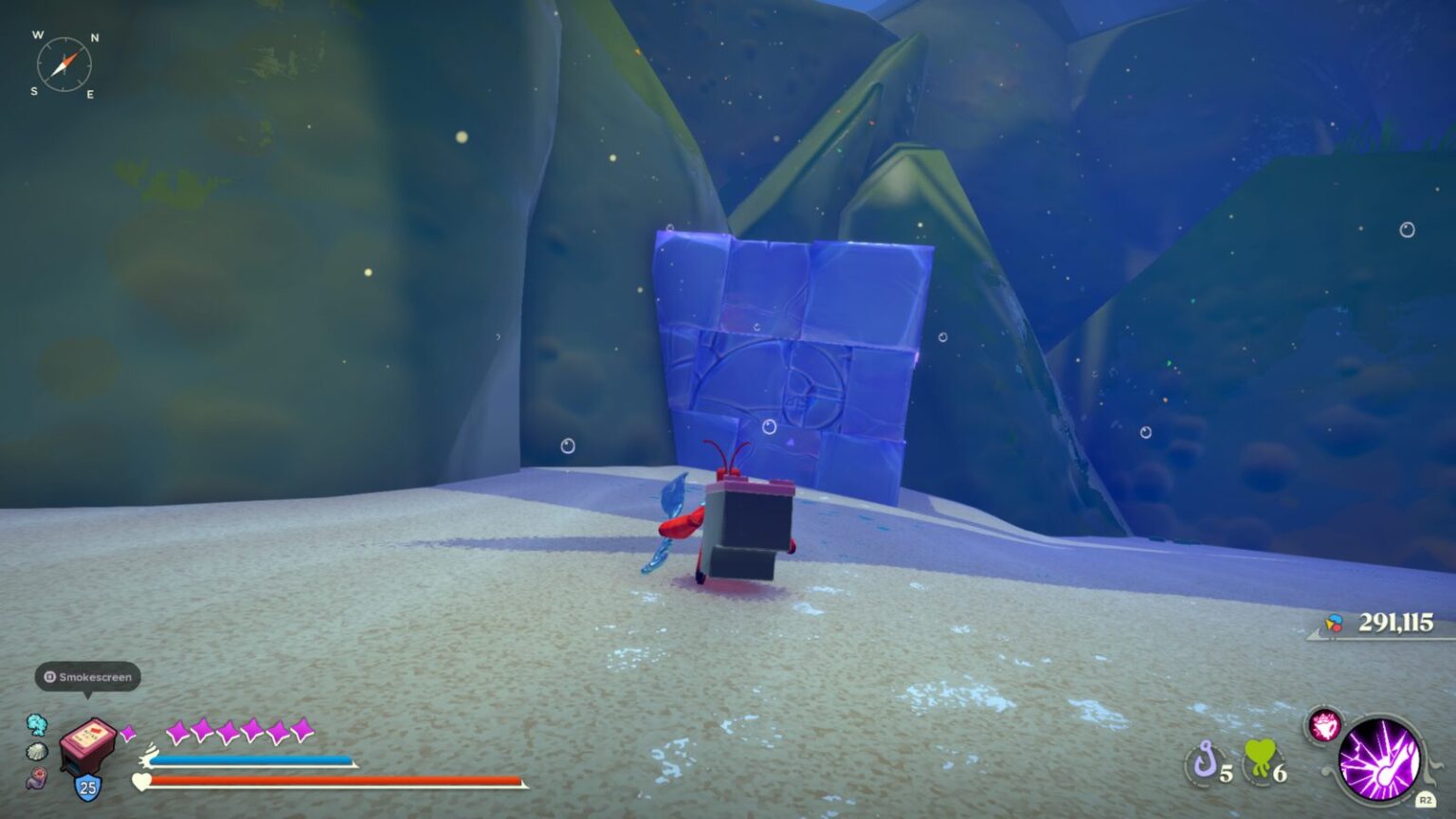This screenshot has width=1456, height=819.
Task: Click the 291,115 microtrash total
Action: click(x=1393, y=624)
